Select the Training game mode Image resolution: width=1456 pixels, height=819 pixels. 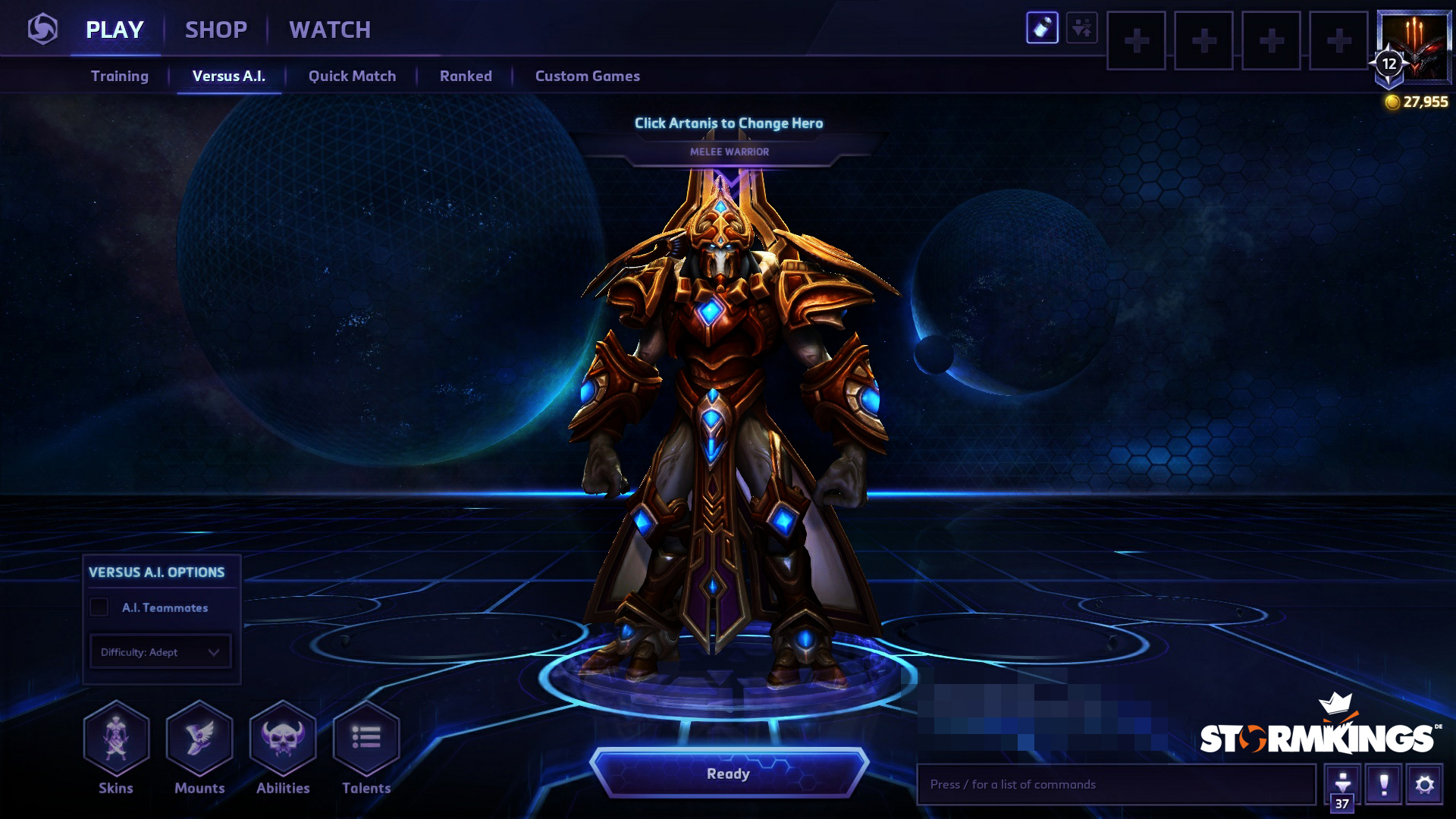[120, 76]
